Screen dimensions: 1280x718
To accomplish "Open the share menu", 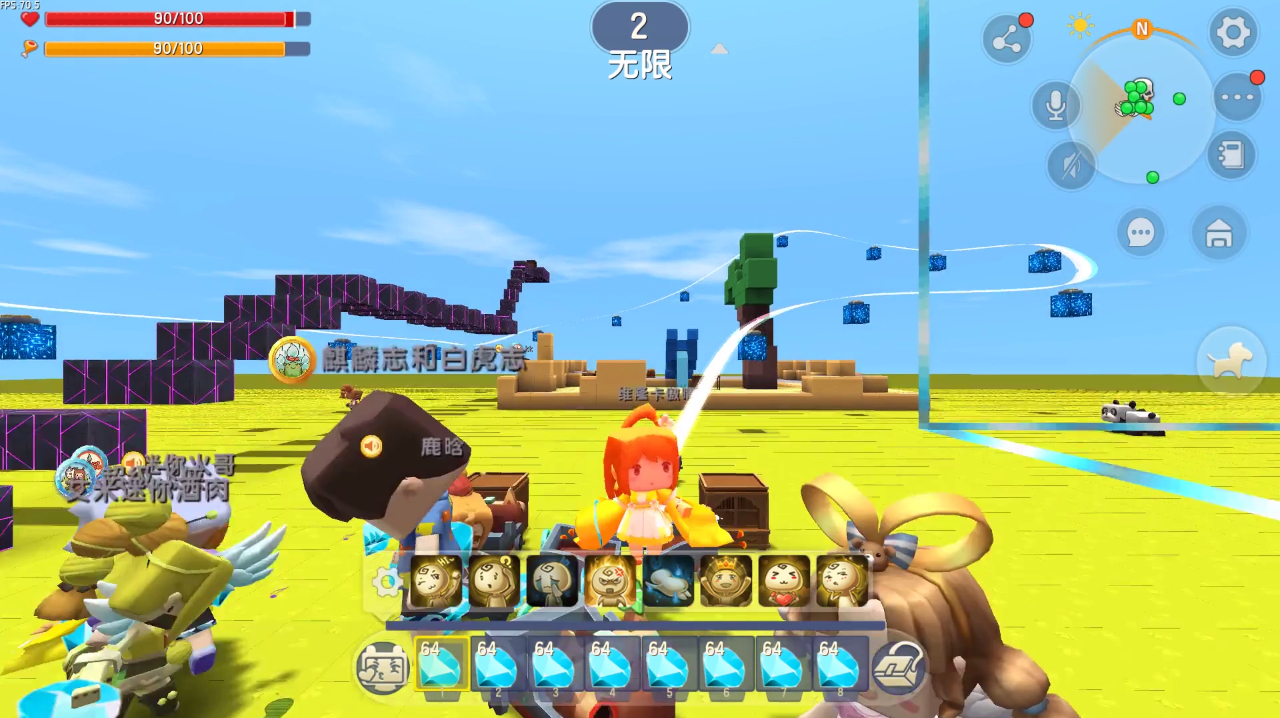I will tap(1006, 39).
